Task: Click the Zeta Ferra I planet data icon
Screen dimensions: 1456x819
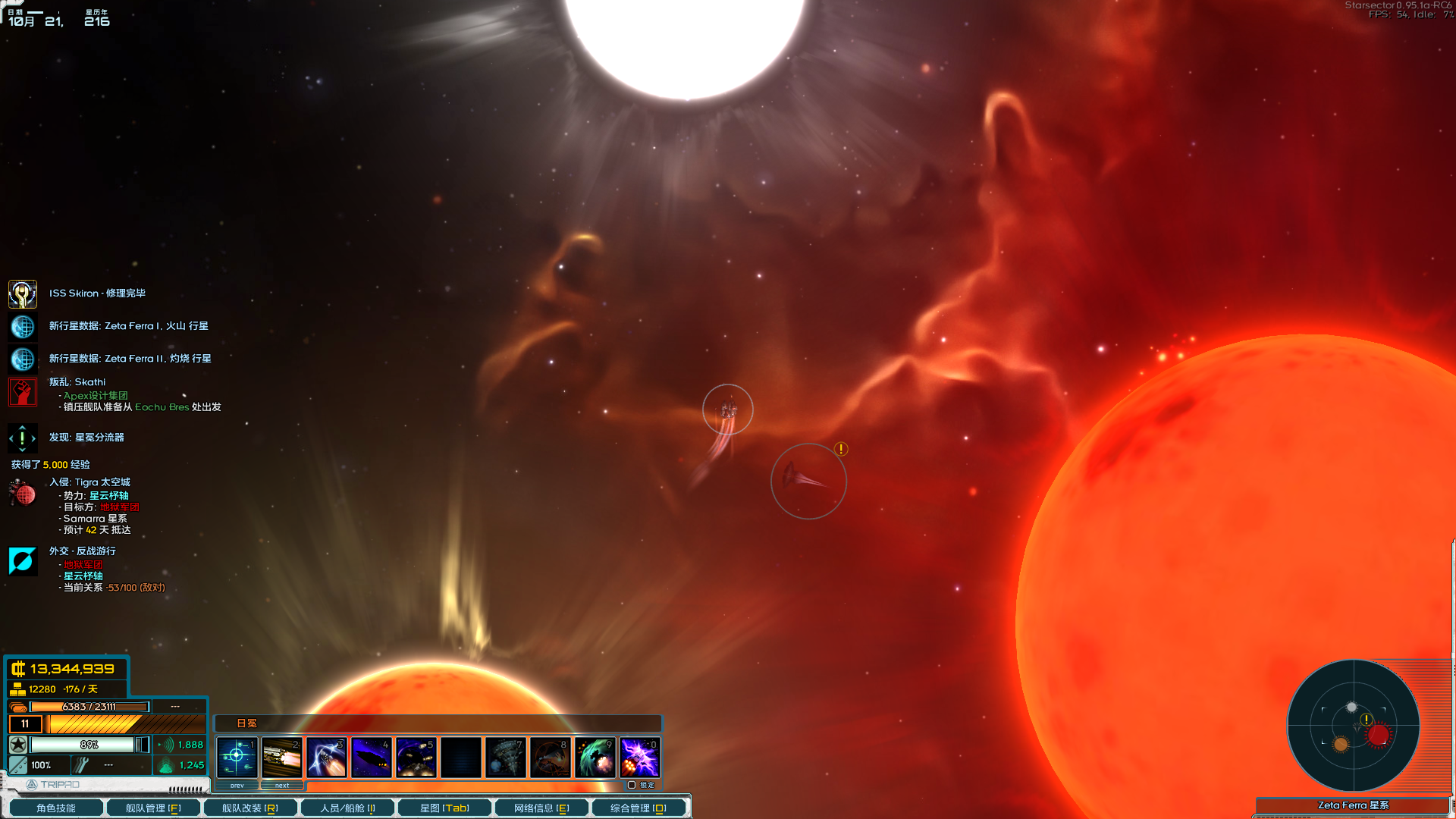Action: pyautogui.click(x=23, y=326)
